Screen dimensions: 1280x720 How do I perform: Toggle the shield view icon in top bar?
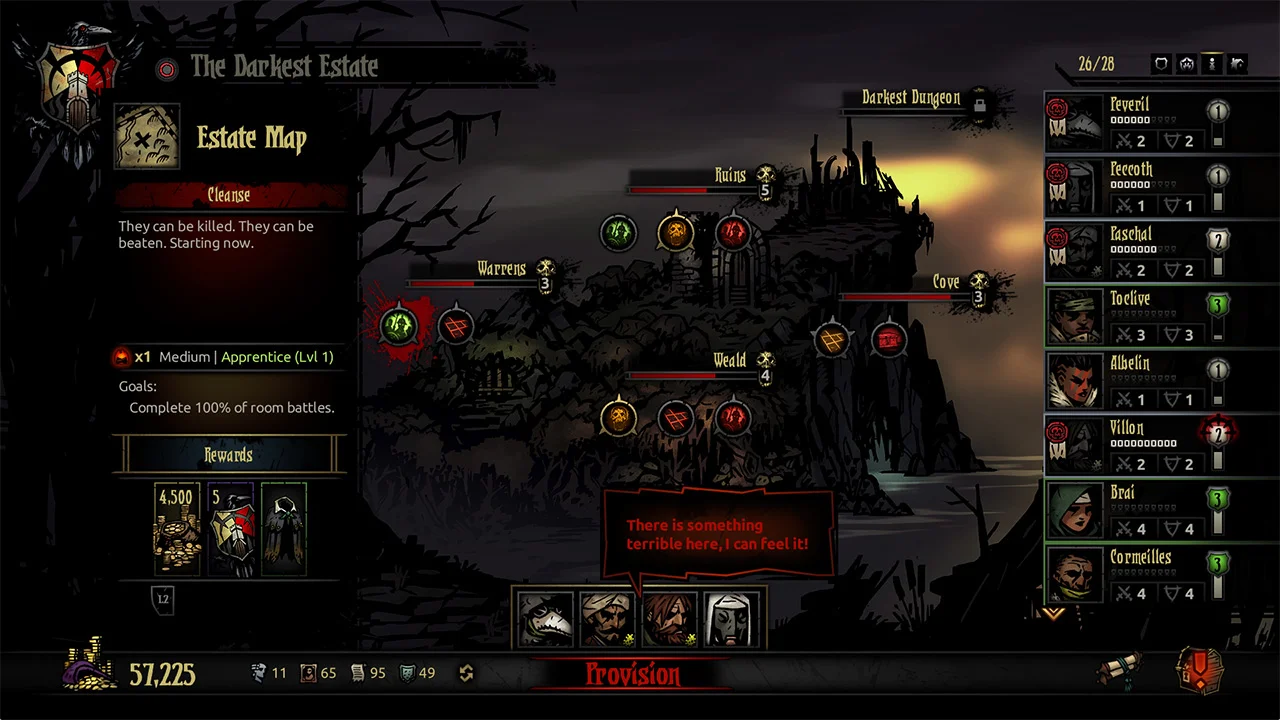point(1161,64)
